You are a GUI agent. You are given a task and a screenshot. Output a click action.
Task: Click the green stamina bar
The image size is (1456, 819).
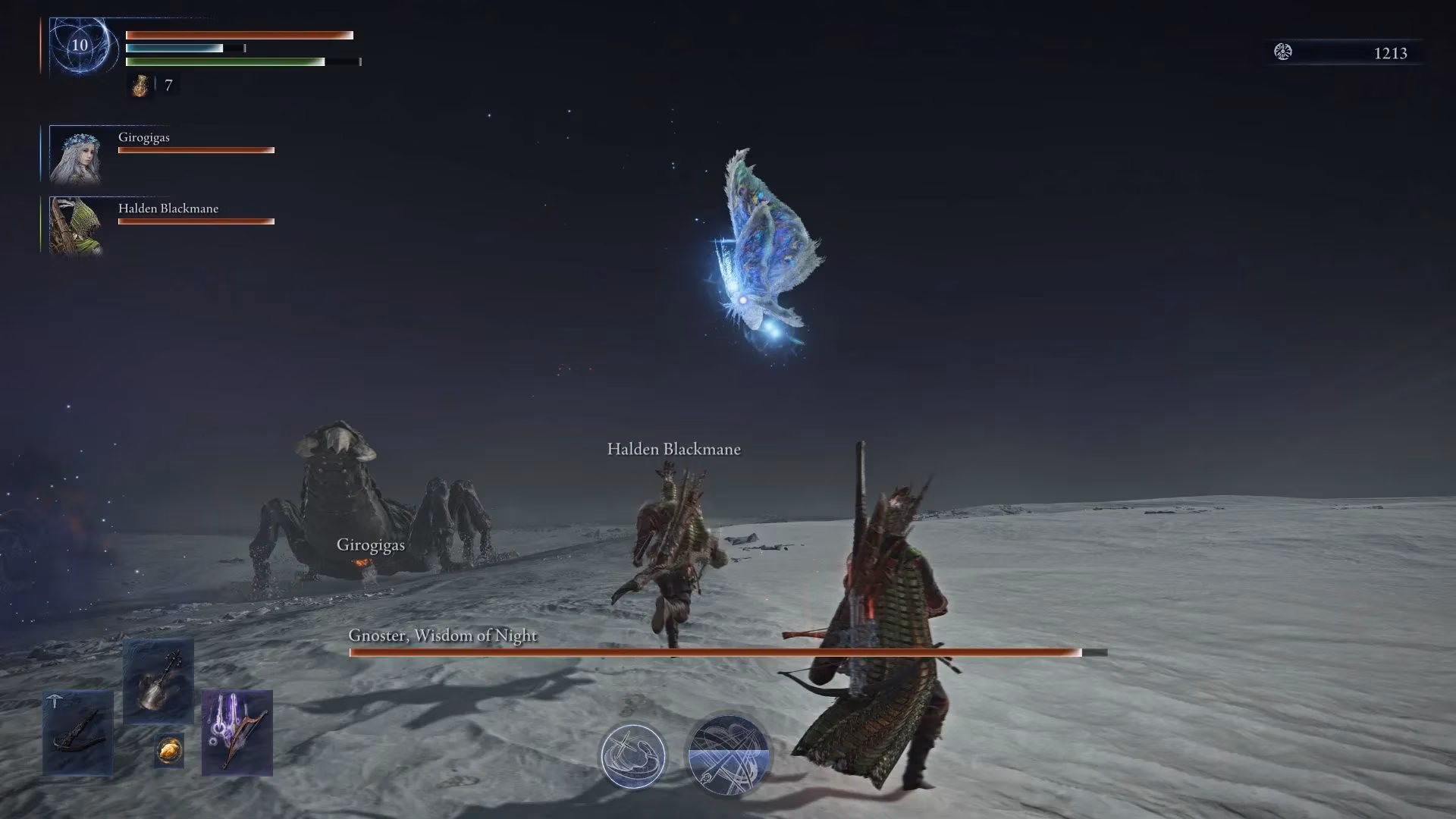click(224, 61)
